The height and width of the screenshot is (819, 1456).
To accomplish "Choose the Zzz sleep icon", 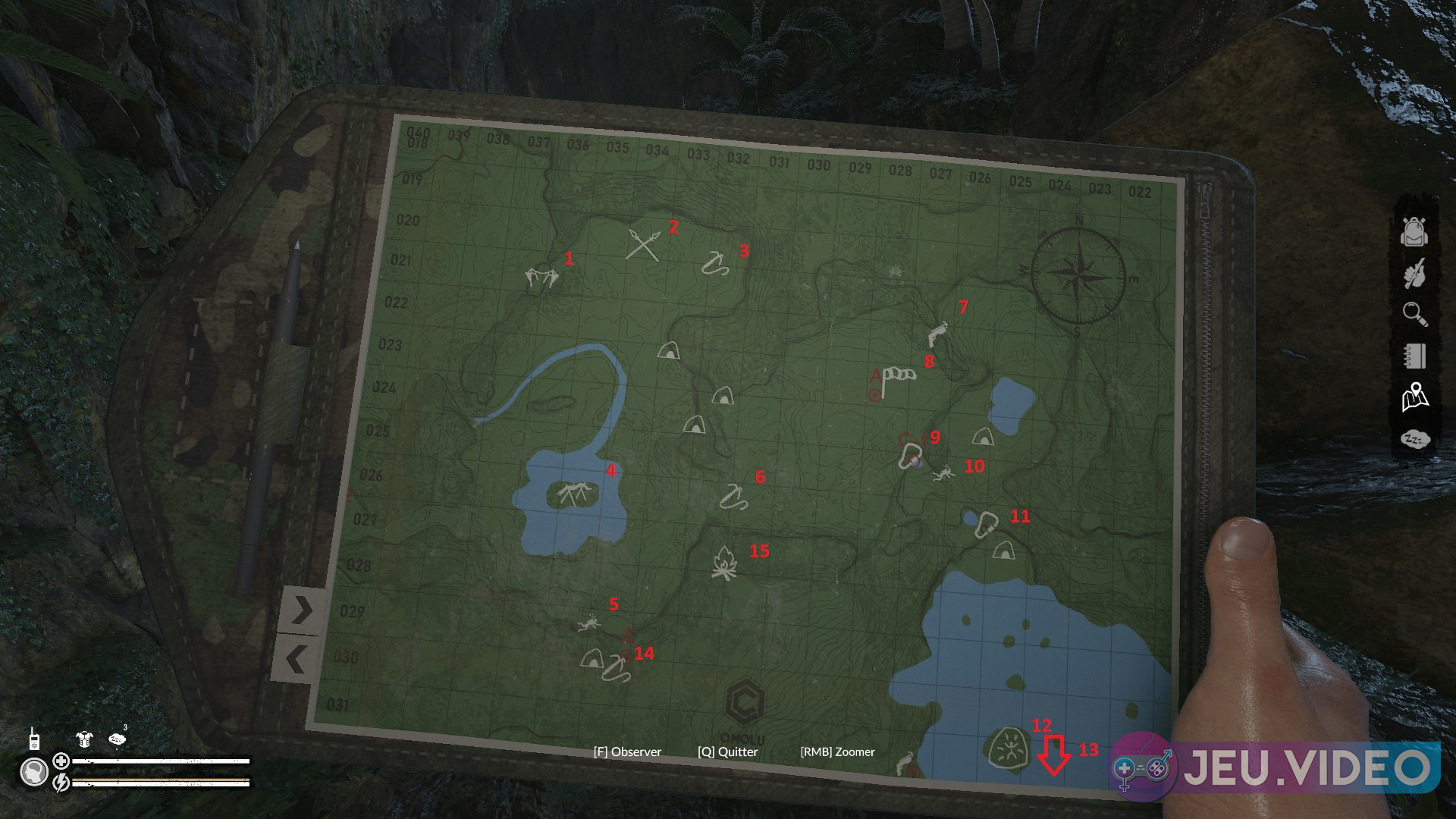I will tap(1415, 439).
